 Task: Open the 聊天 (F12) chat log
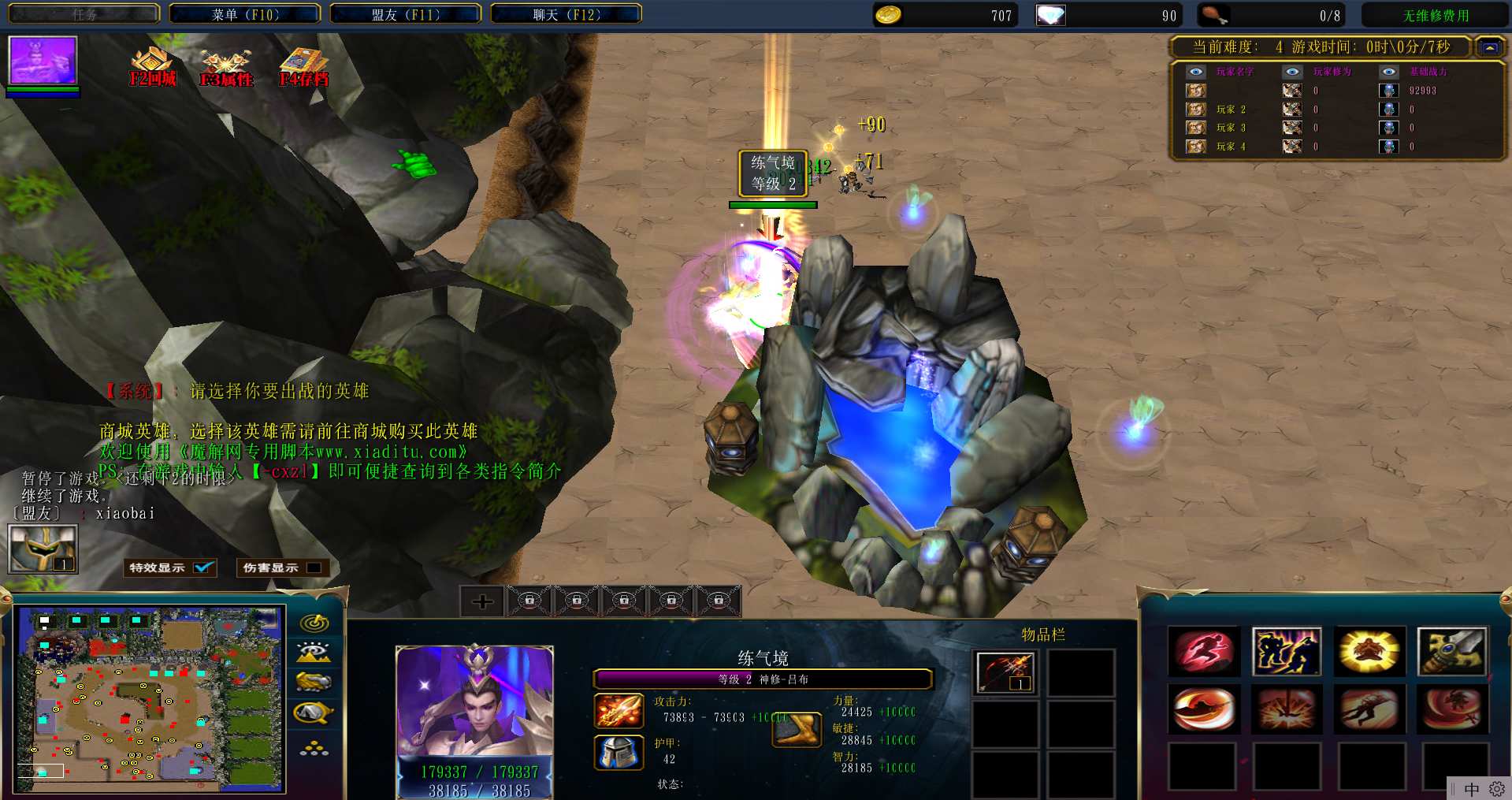pos(566,14)
